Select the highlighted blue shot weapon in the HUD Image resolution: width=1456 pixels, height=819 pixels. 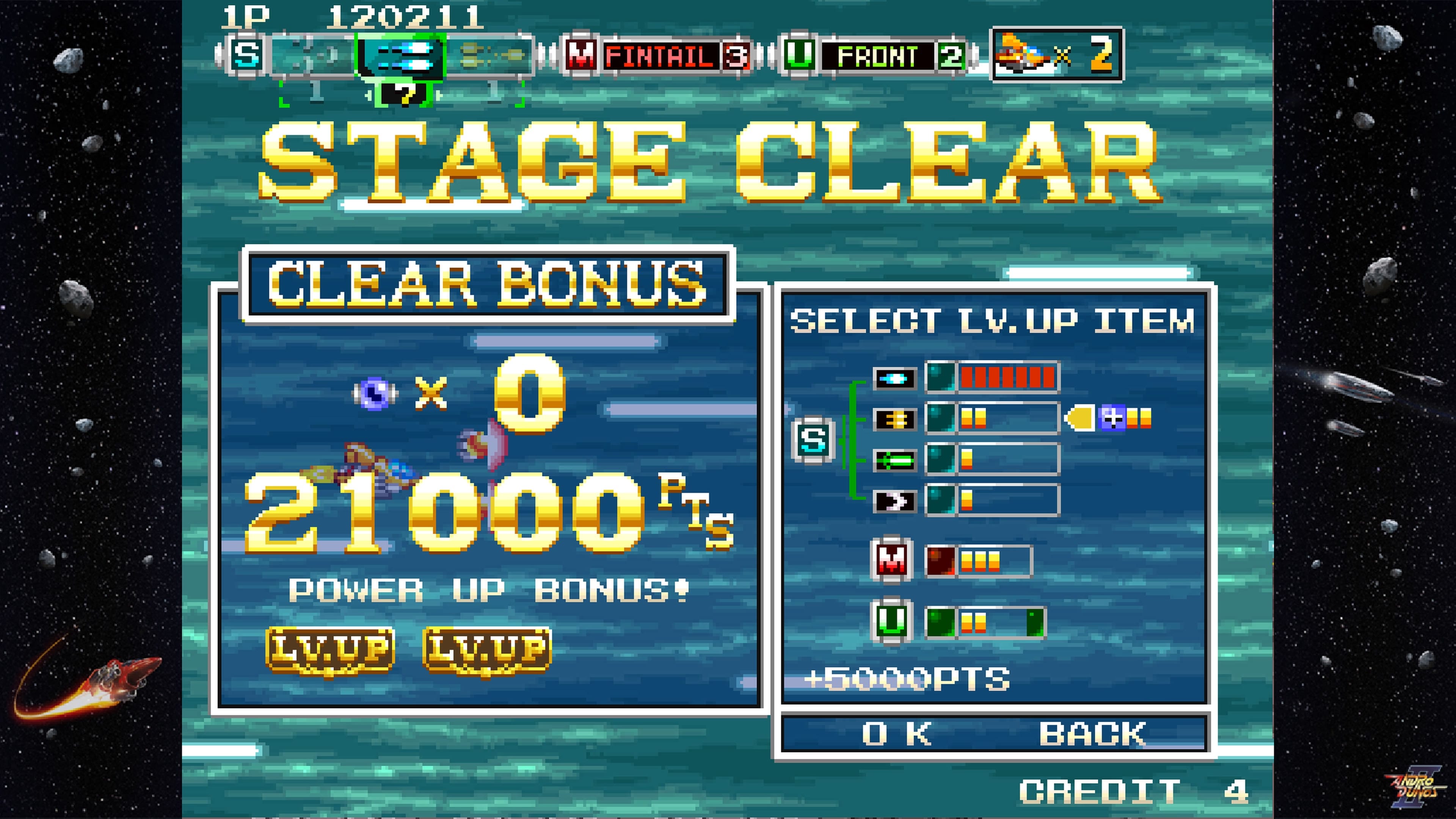(x=401, y=55)
